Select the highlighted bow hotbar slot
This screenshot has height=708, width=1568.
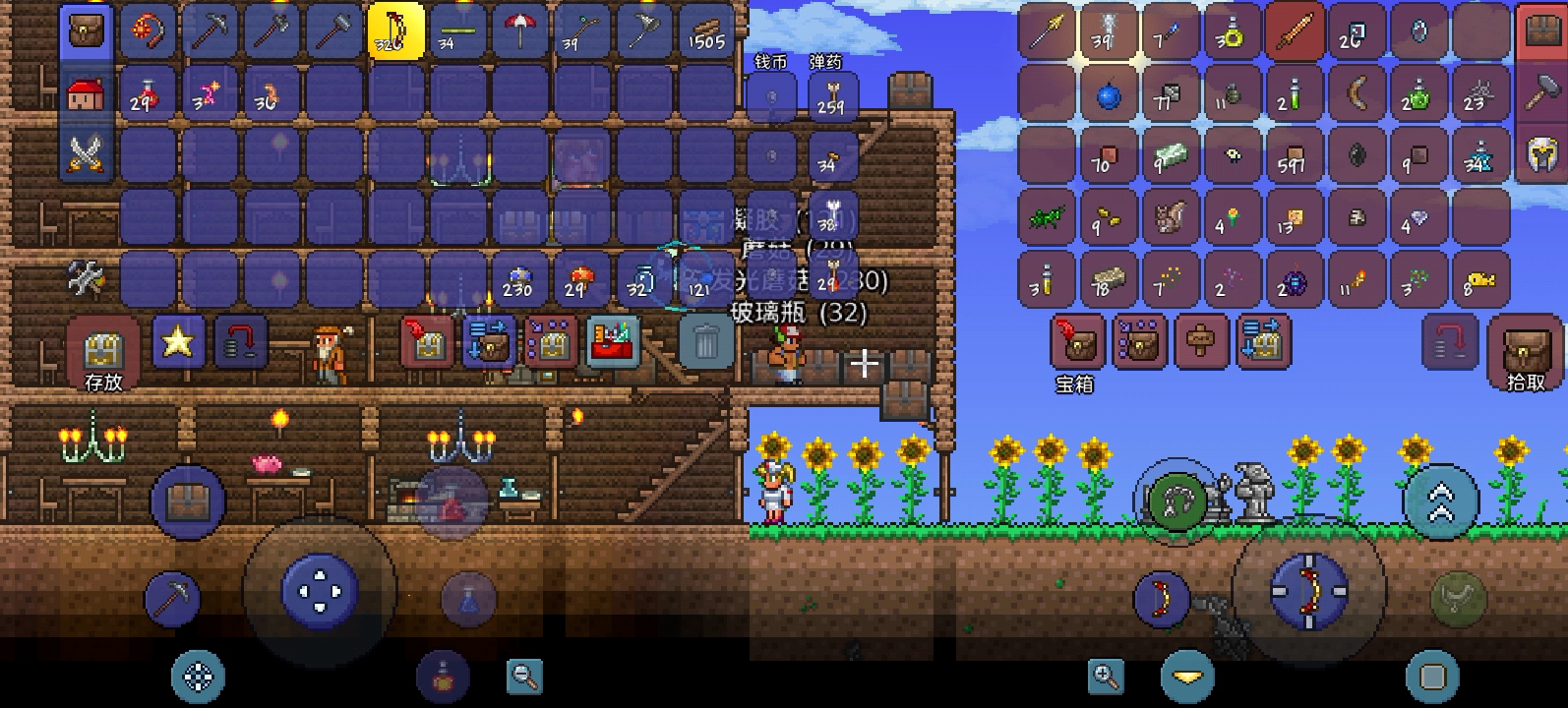(396, 31)
